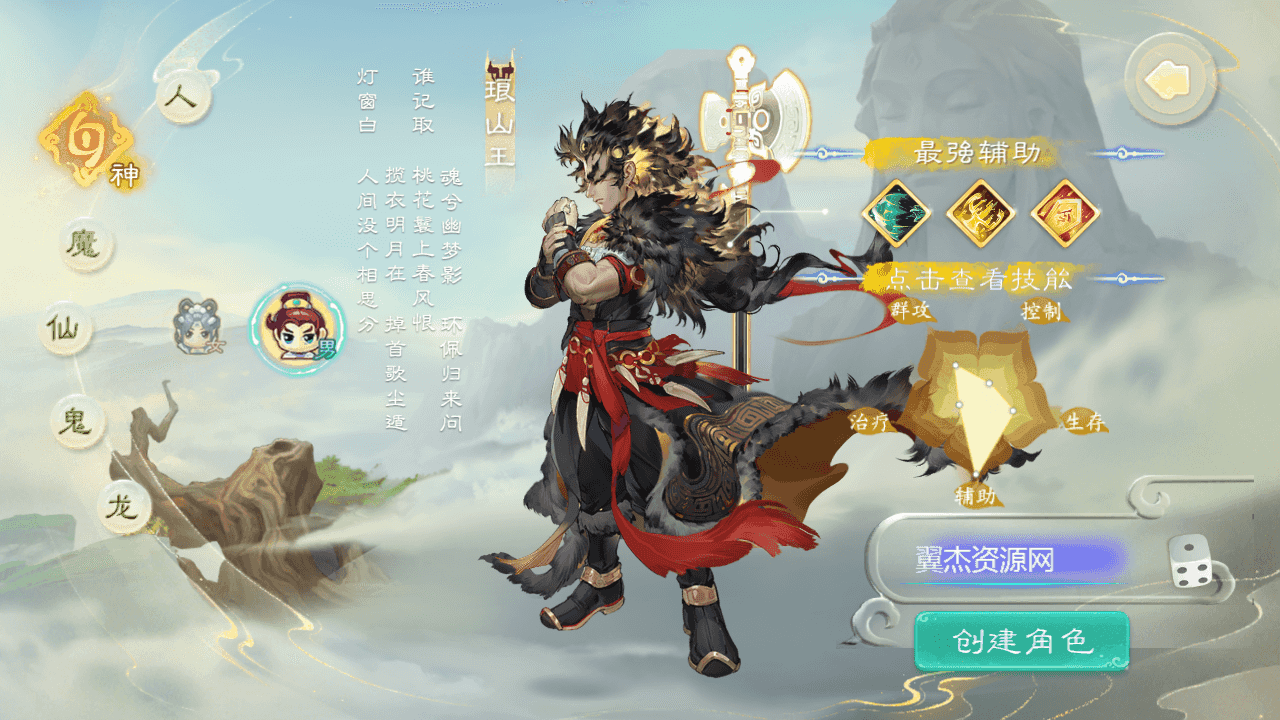Choose the male (男) character avatar
1280x720 pixels.
point(292,330)
